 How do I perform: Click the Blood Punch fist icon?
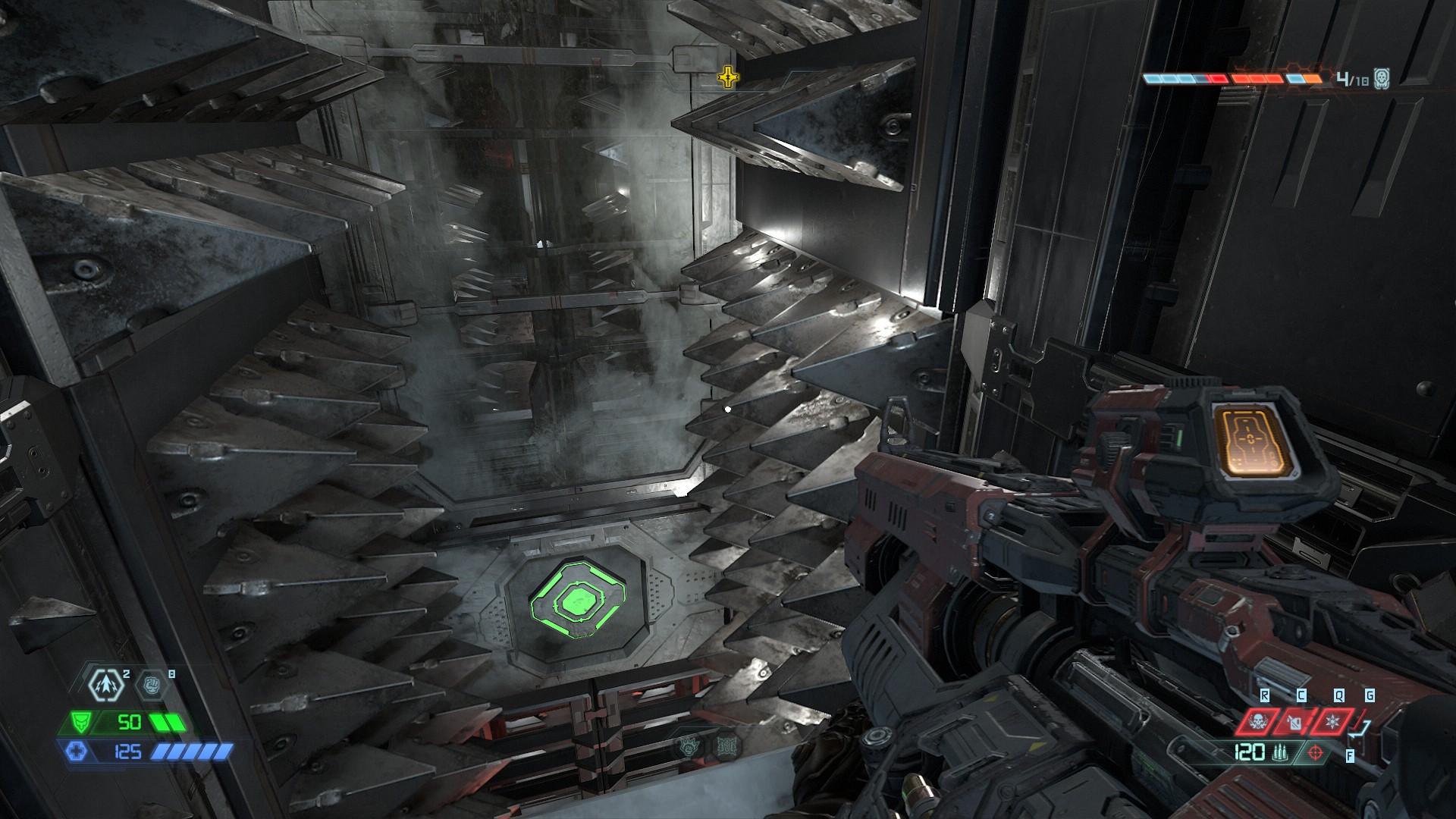(151, 686)
